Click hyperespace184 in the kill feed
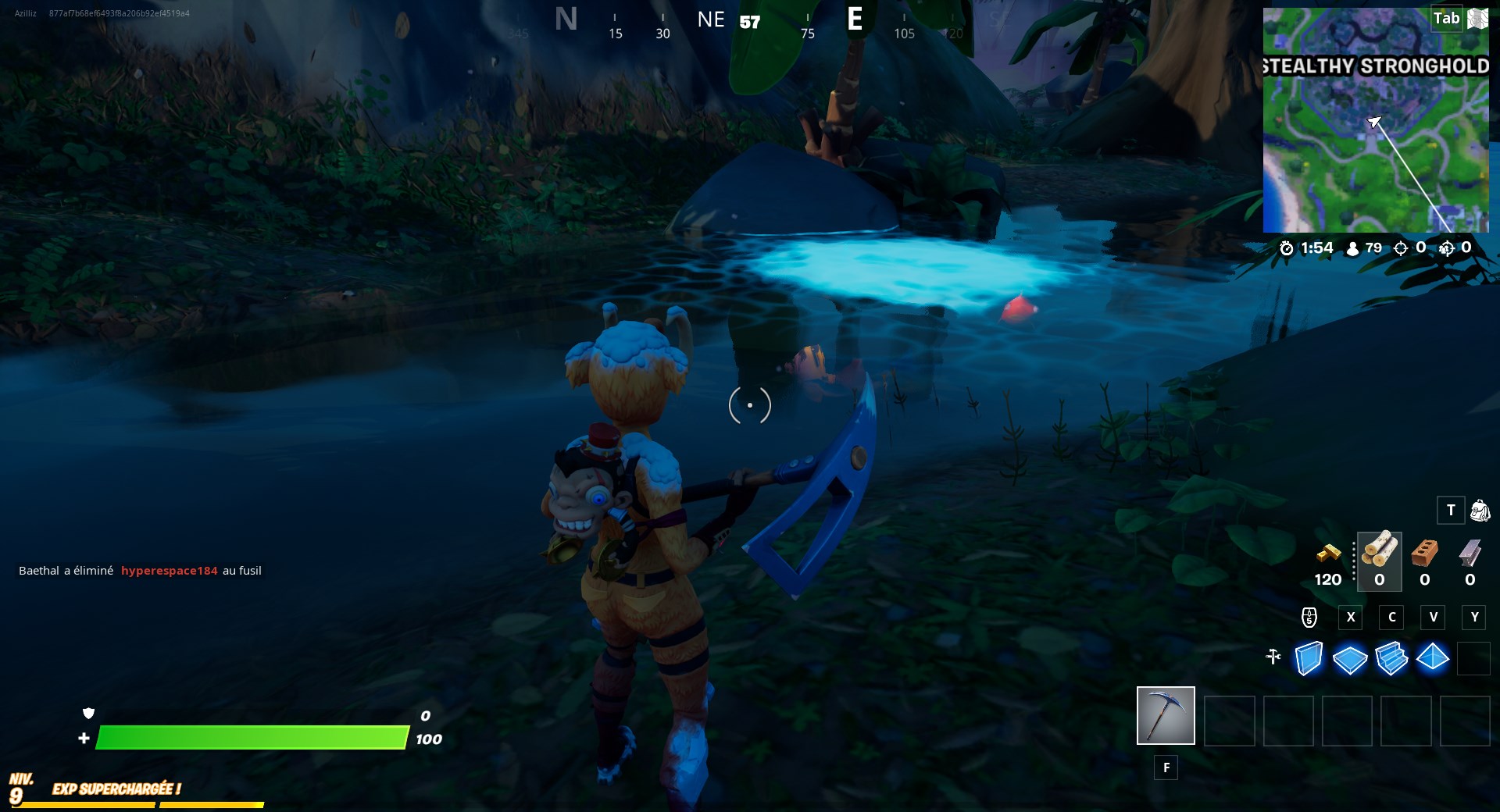 [171, 571]
